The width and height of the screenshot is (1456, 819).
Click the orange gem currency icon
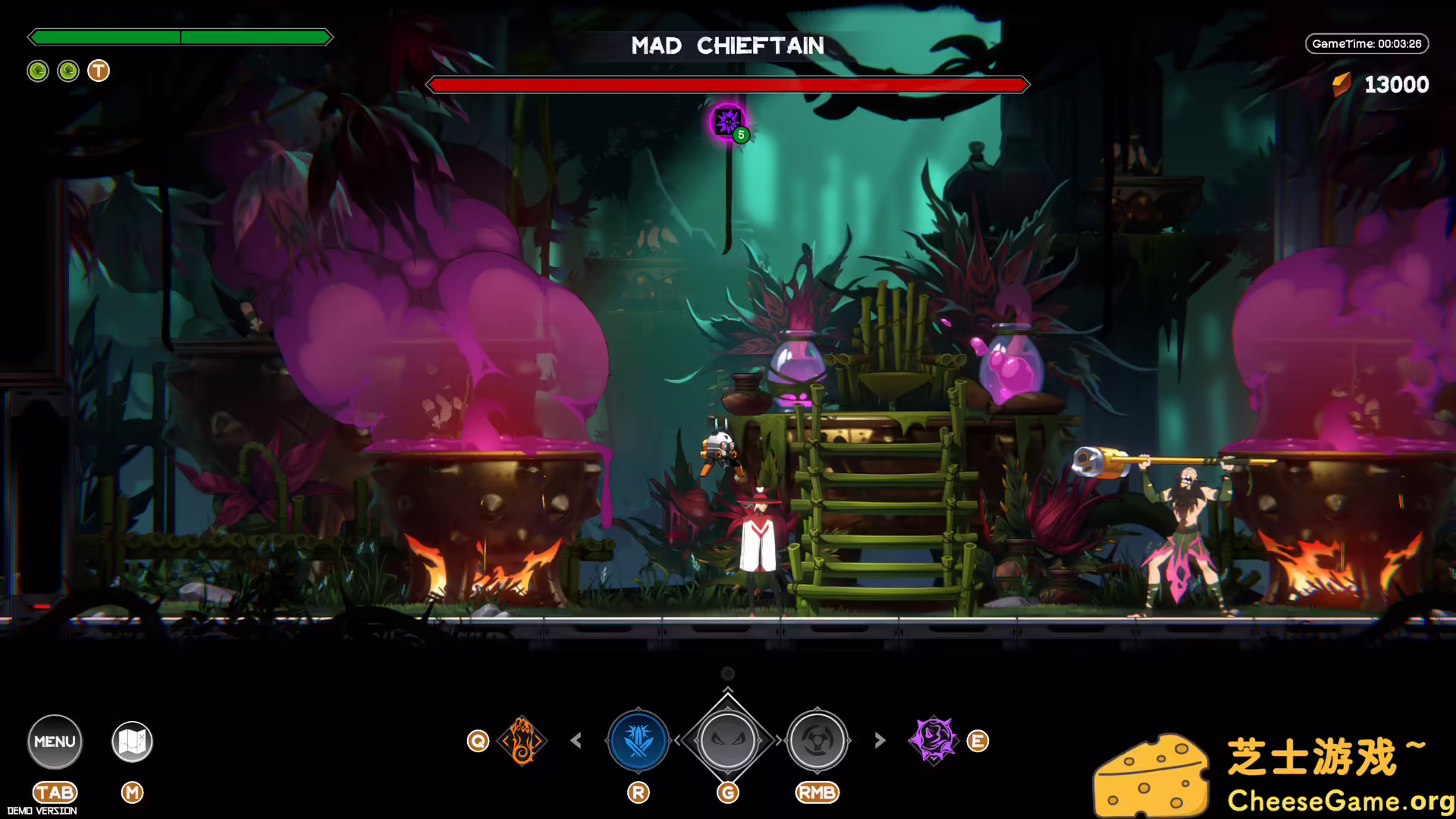click(x=1342, y=83)
